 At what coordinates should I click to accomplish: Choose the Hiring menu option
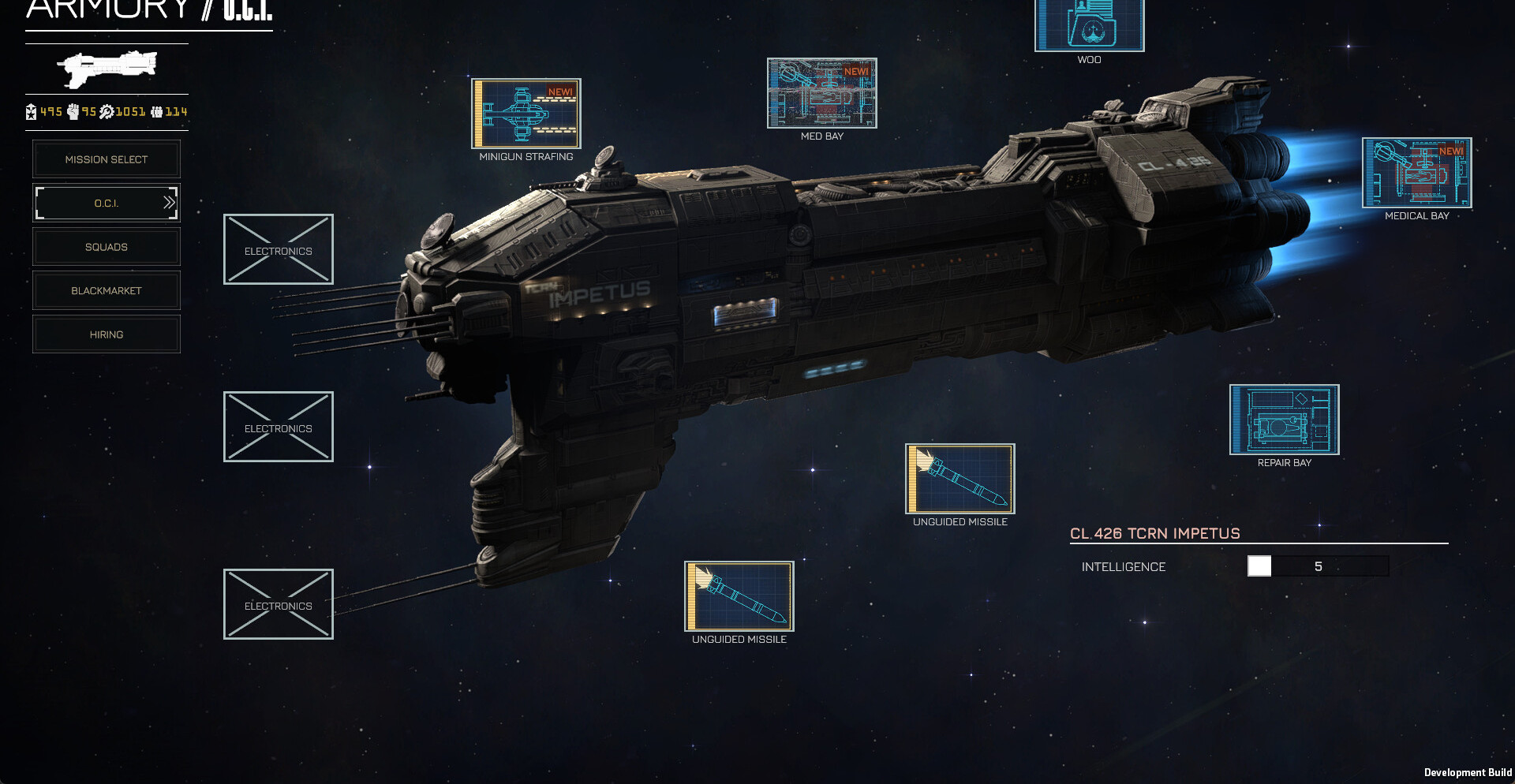pyautogui.click(x=107, y=334)
